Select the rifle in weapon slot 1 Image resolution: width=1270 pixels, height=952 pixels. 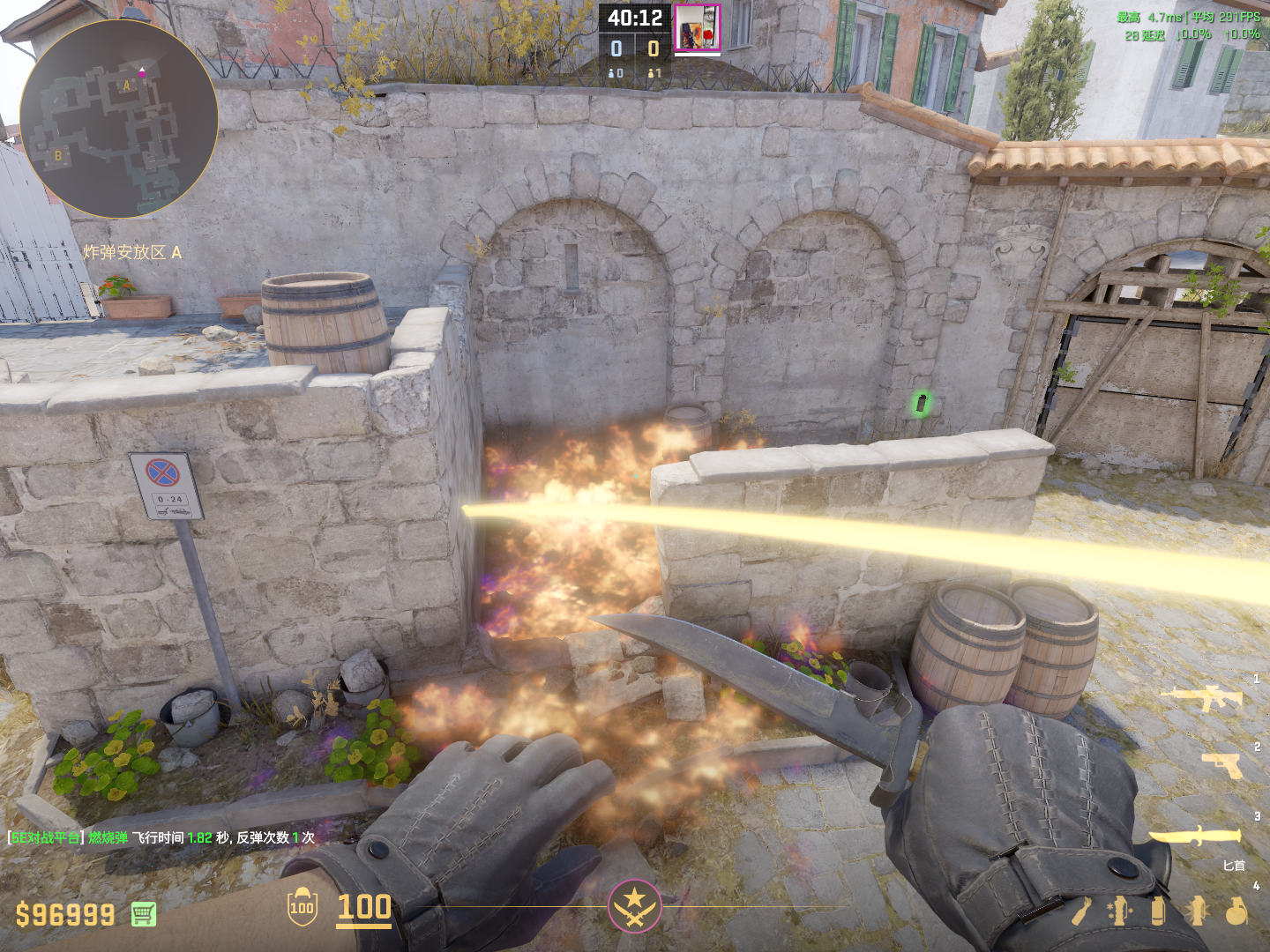coord(1202,697)
